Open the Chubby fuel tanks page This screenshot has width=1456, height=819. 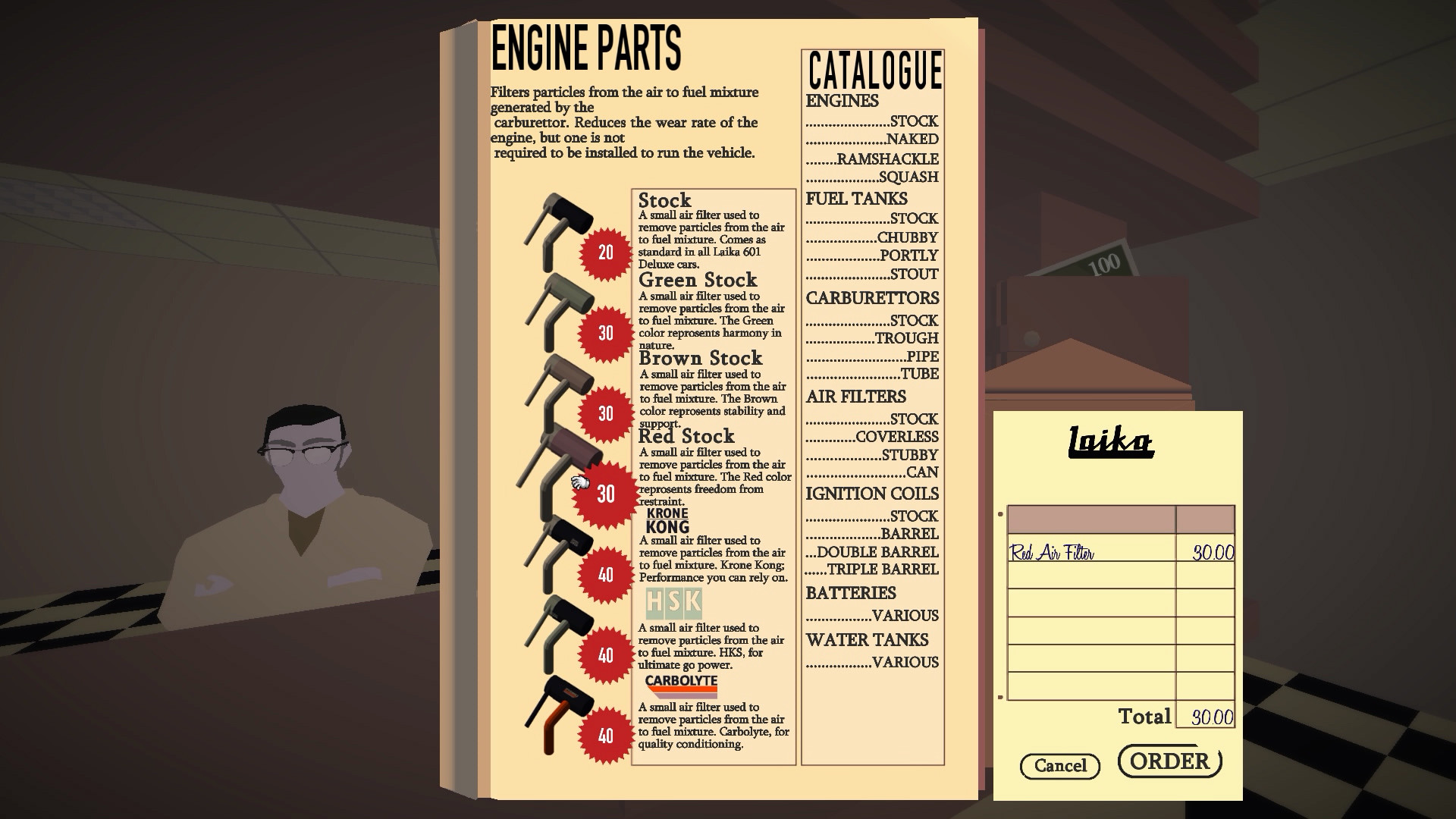click(907, 238)
